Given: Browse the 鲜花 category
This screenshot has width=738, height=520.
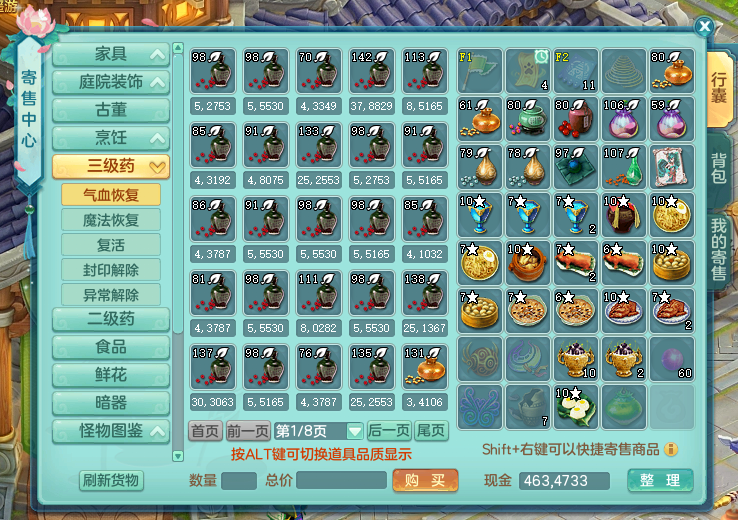Looking at the screenshot, I should tap(110, 376).
